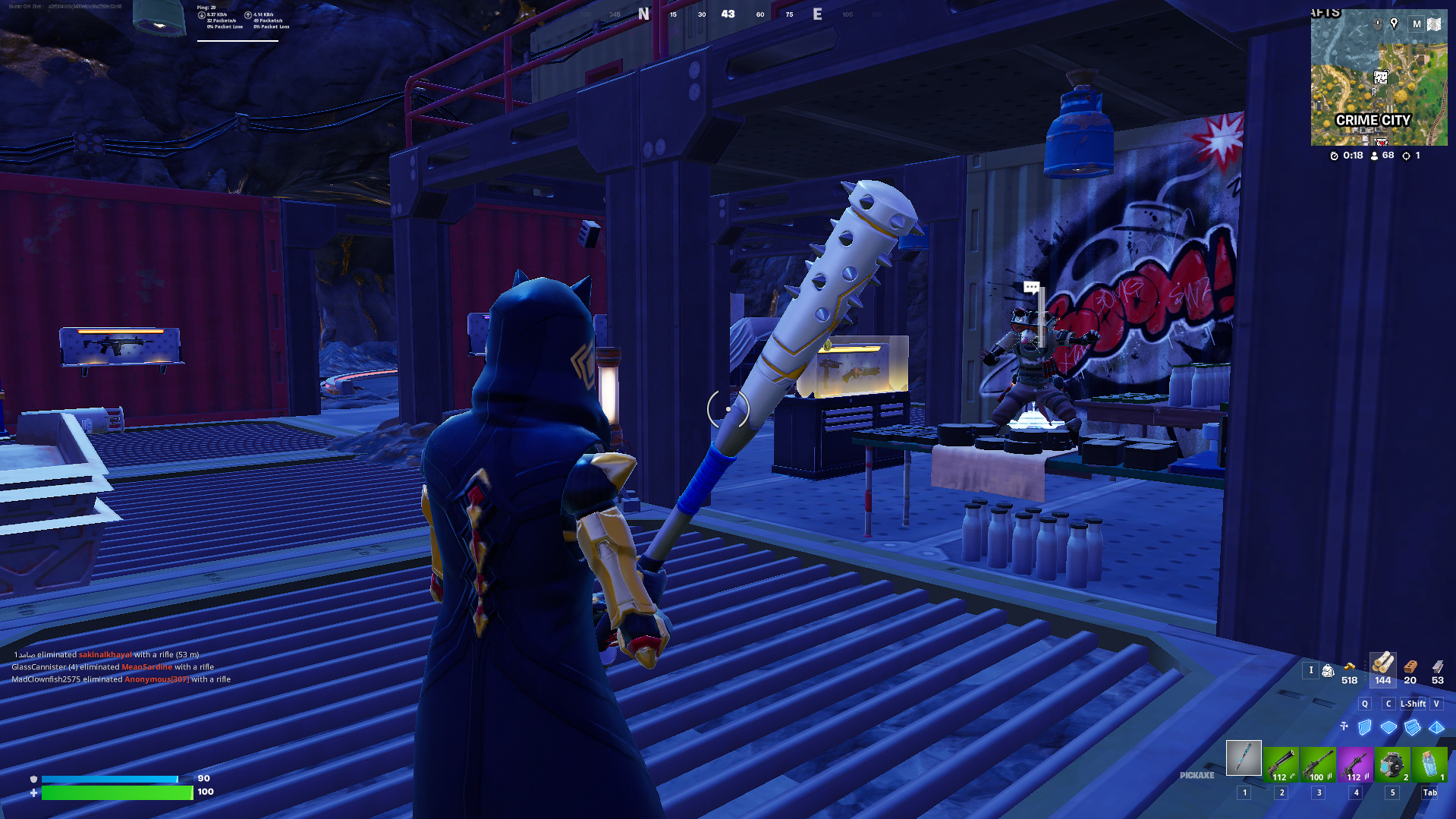The image size is (1456, 819).
Task: Select the pickaxe bat slot
Action: click(x=1244, y=758)
